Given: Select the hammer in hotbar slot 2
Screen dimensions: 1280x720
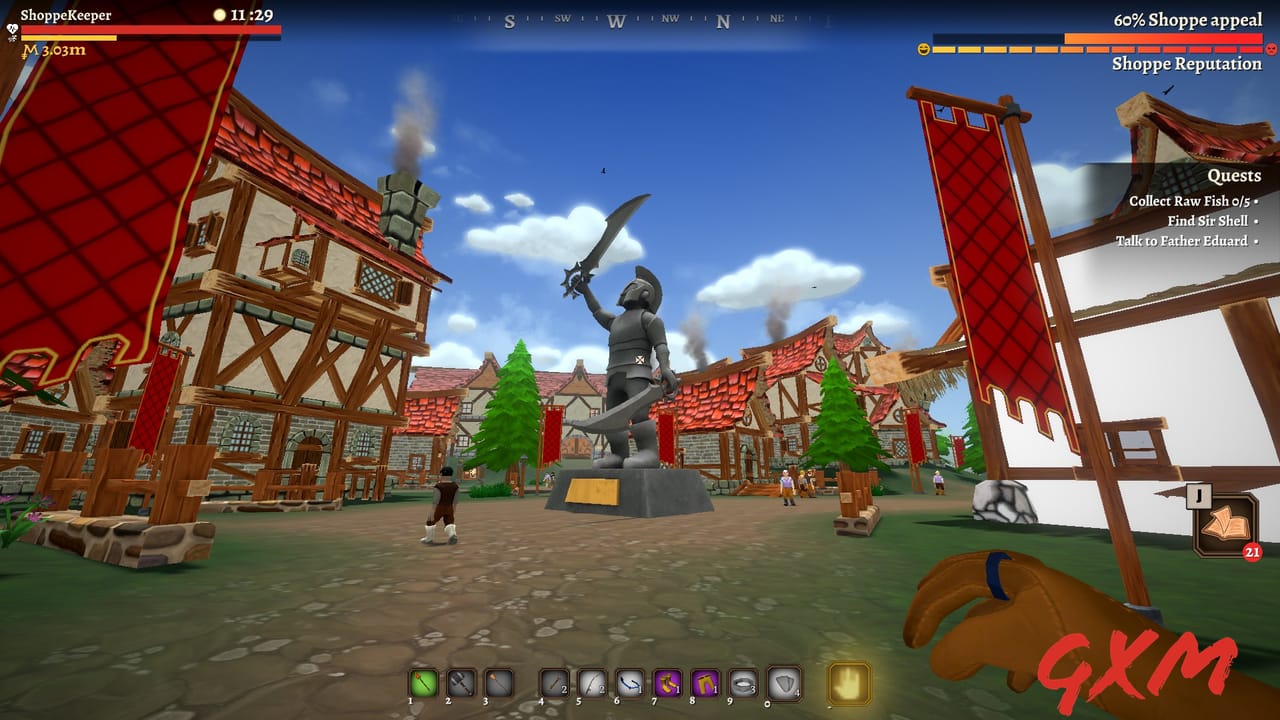Looking at the screenshot, I should [x=461, y=684].
